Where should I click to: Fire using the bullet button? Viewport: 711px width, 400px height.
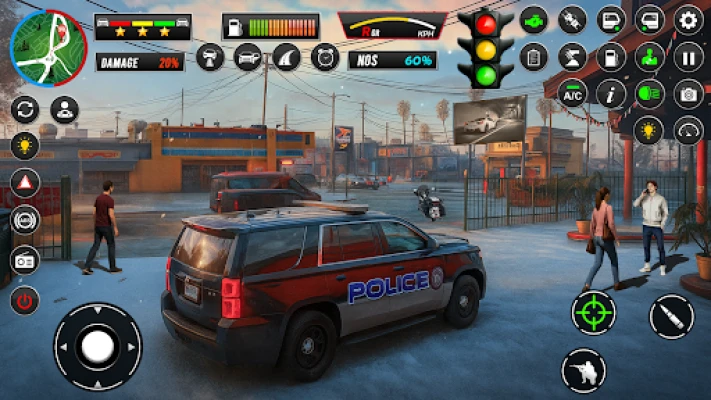(671, 317)
